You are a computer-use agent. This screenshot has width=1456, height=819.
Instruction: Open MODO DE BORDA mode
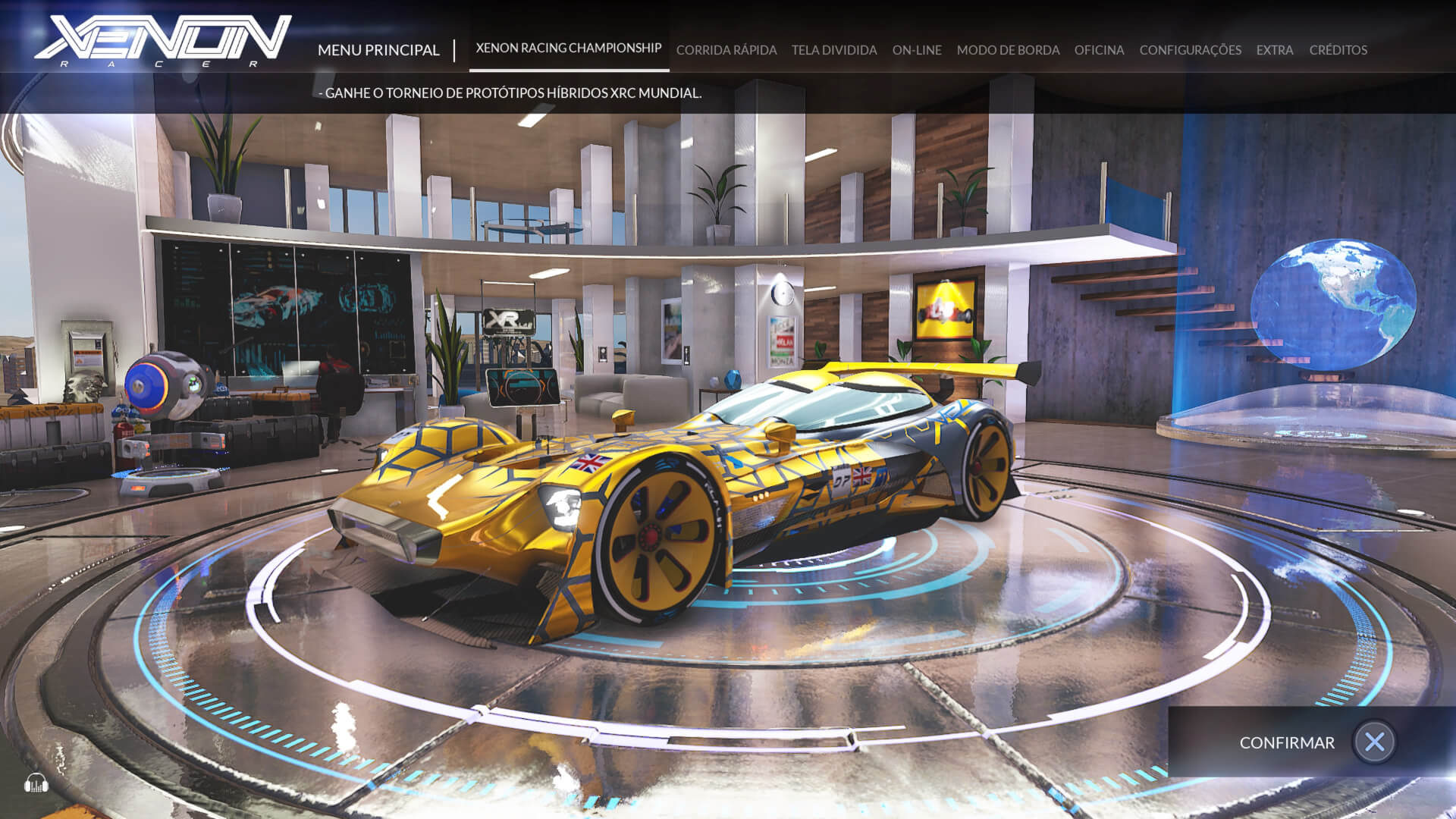point(1007,50)
